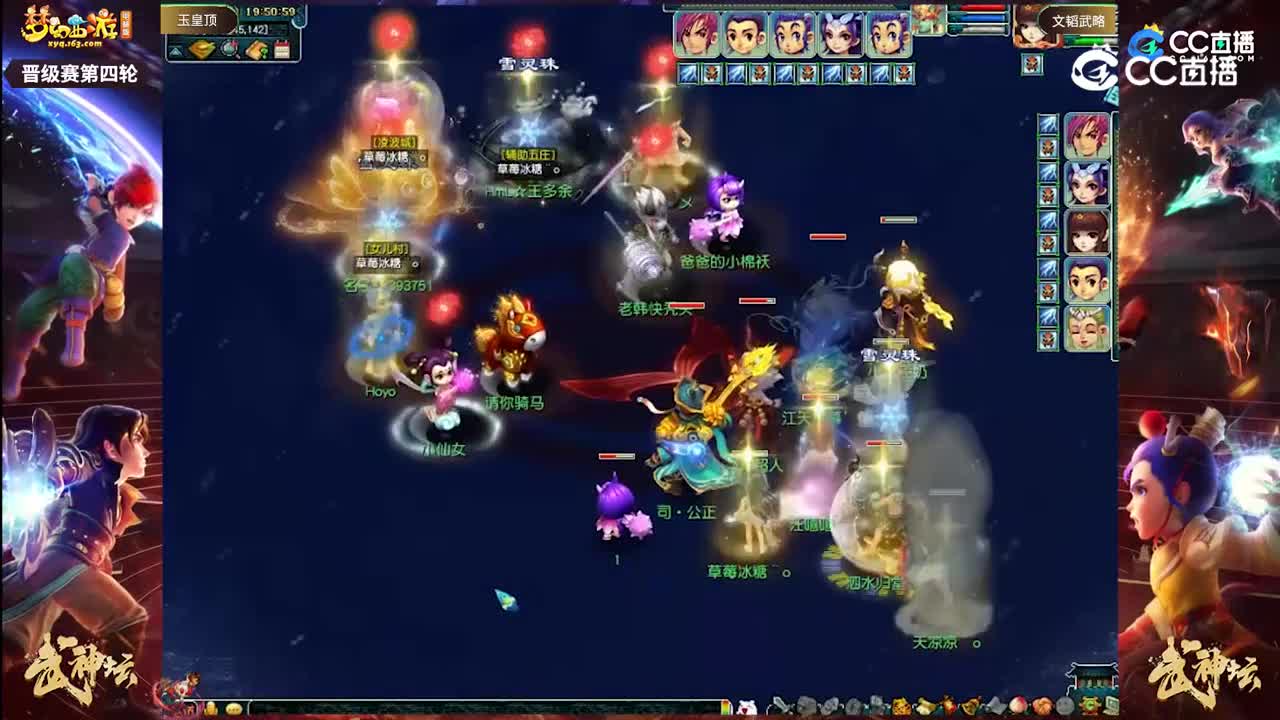Click the golden gift box icon on the minimap panel

point(200,49)
